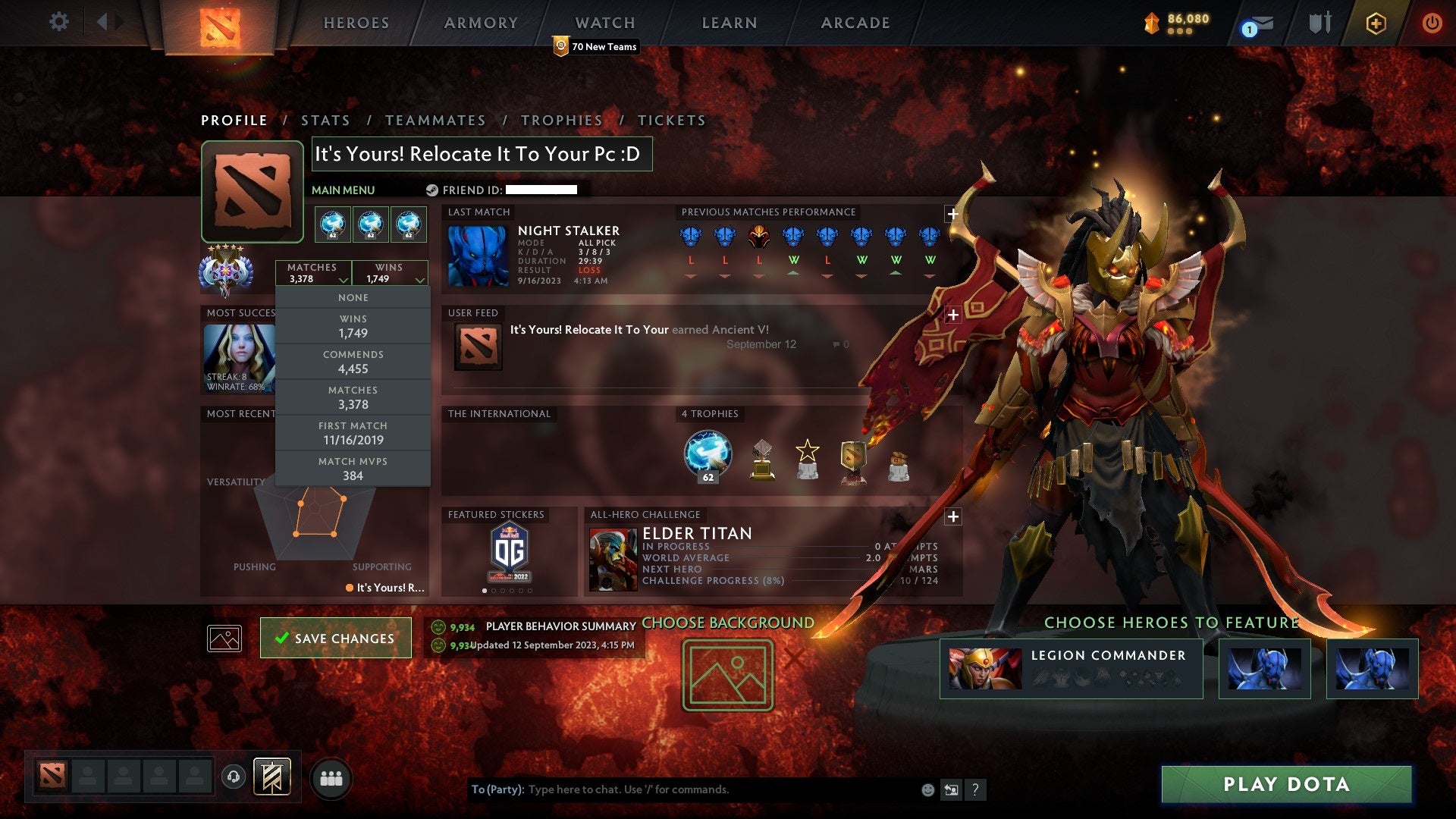
Task: Click the gold plus quest icon top right
Action: pyautogui.click(x=1376, y=23)
